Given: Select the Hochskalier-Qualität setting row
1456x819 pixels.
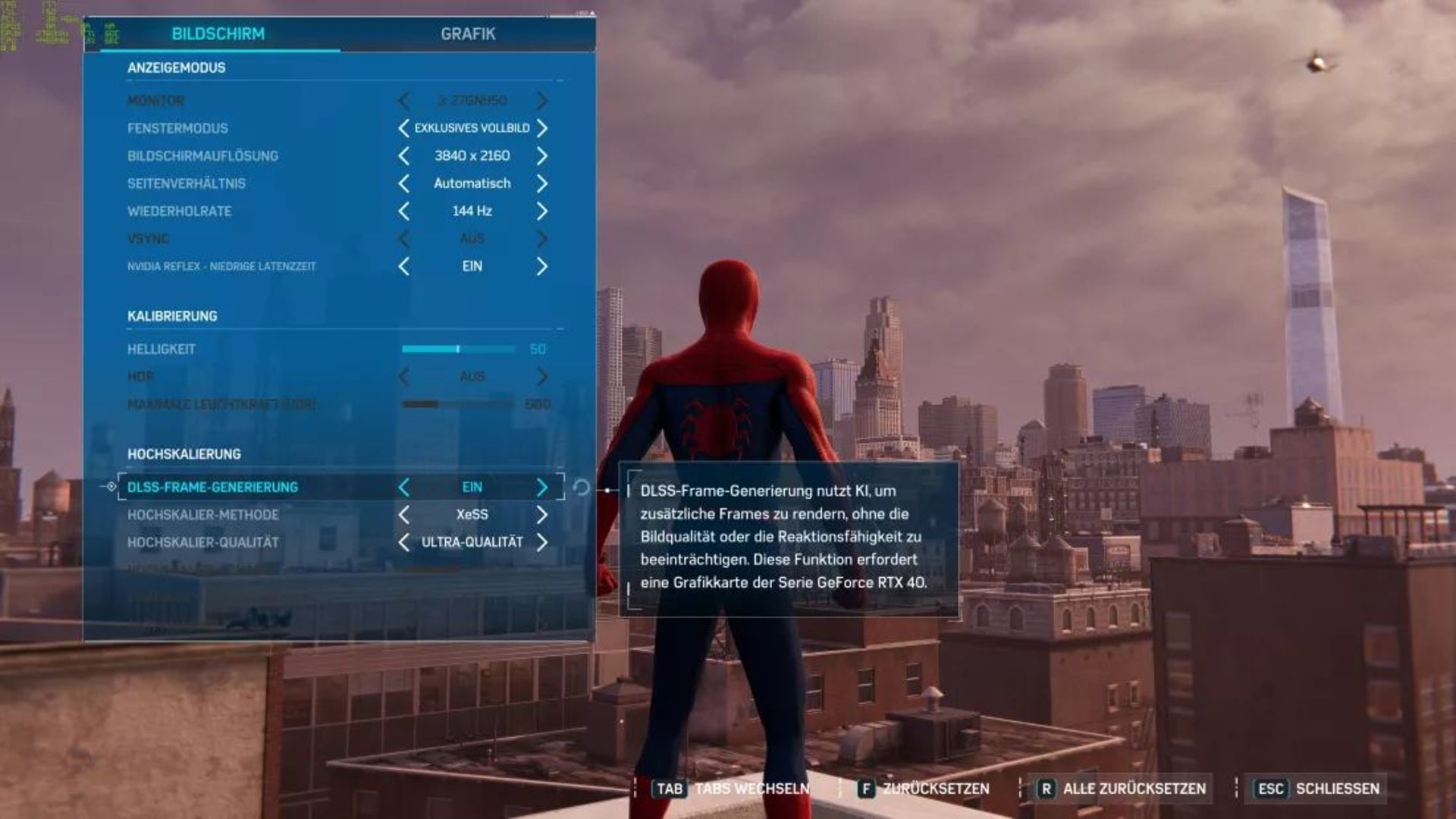Looking at the screenshot, I should click(203, 542).
